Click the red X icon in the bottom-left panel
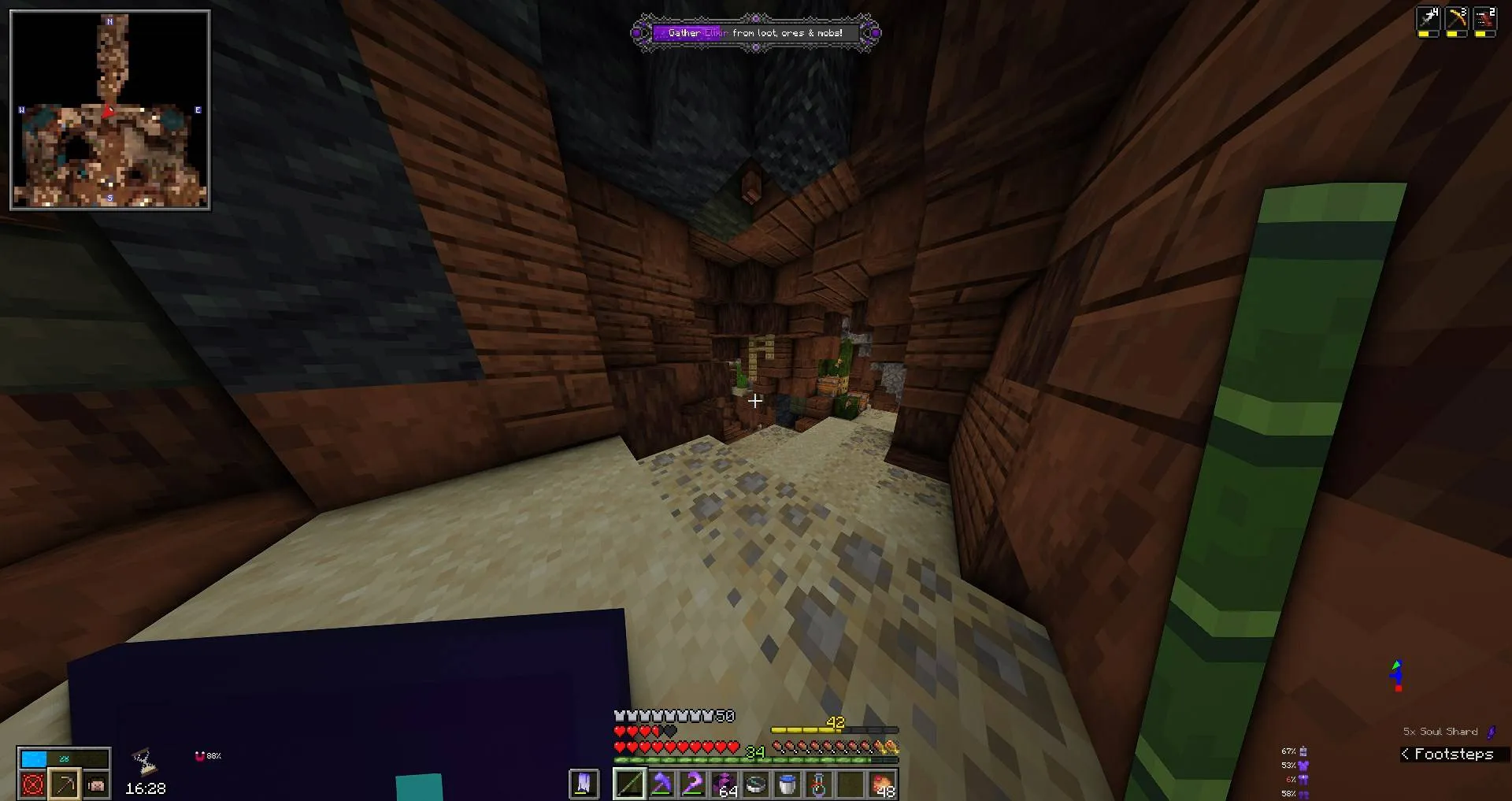Viewport: 1512px width, 801px height. 31,784
